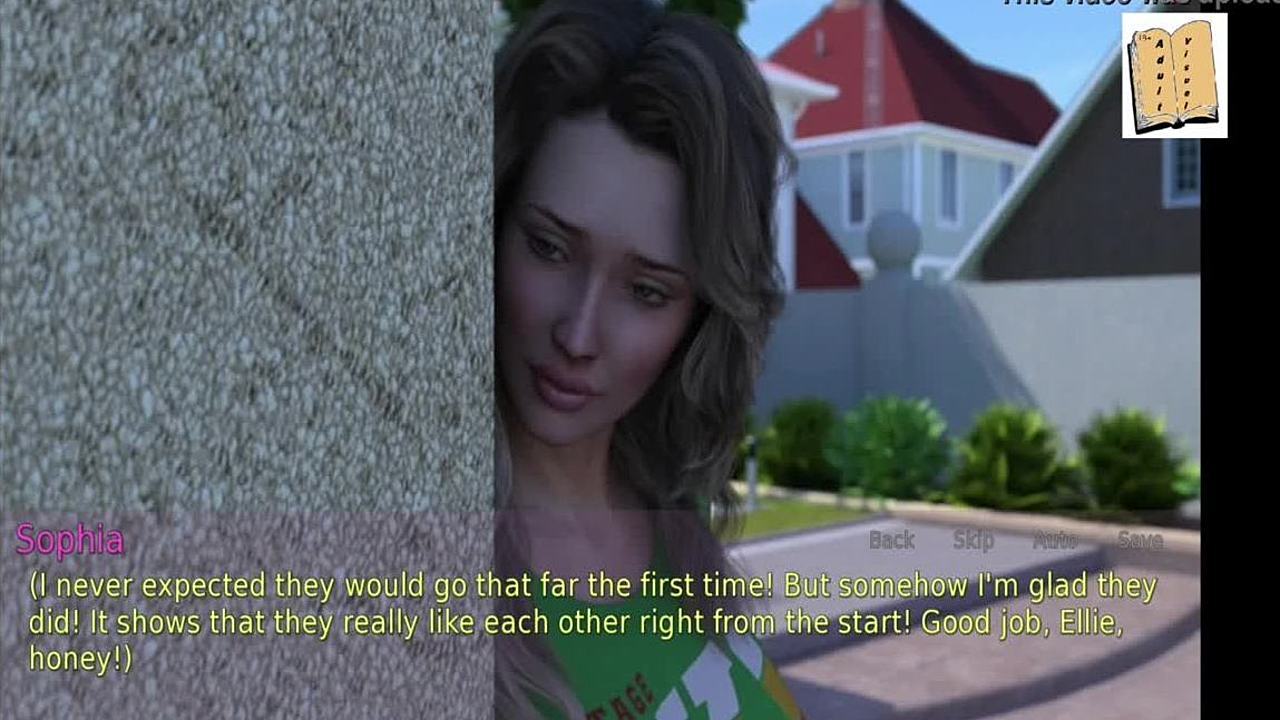Open the Save menu
This screenshot has width=1280, height=720.
tap(1140, 540)
